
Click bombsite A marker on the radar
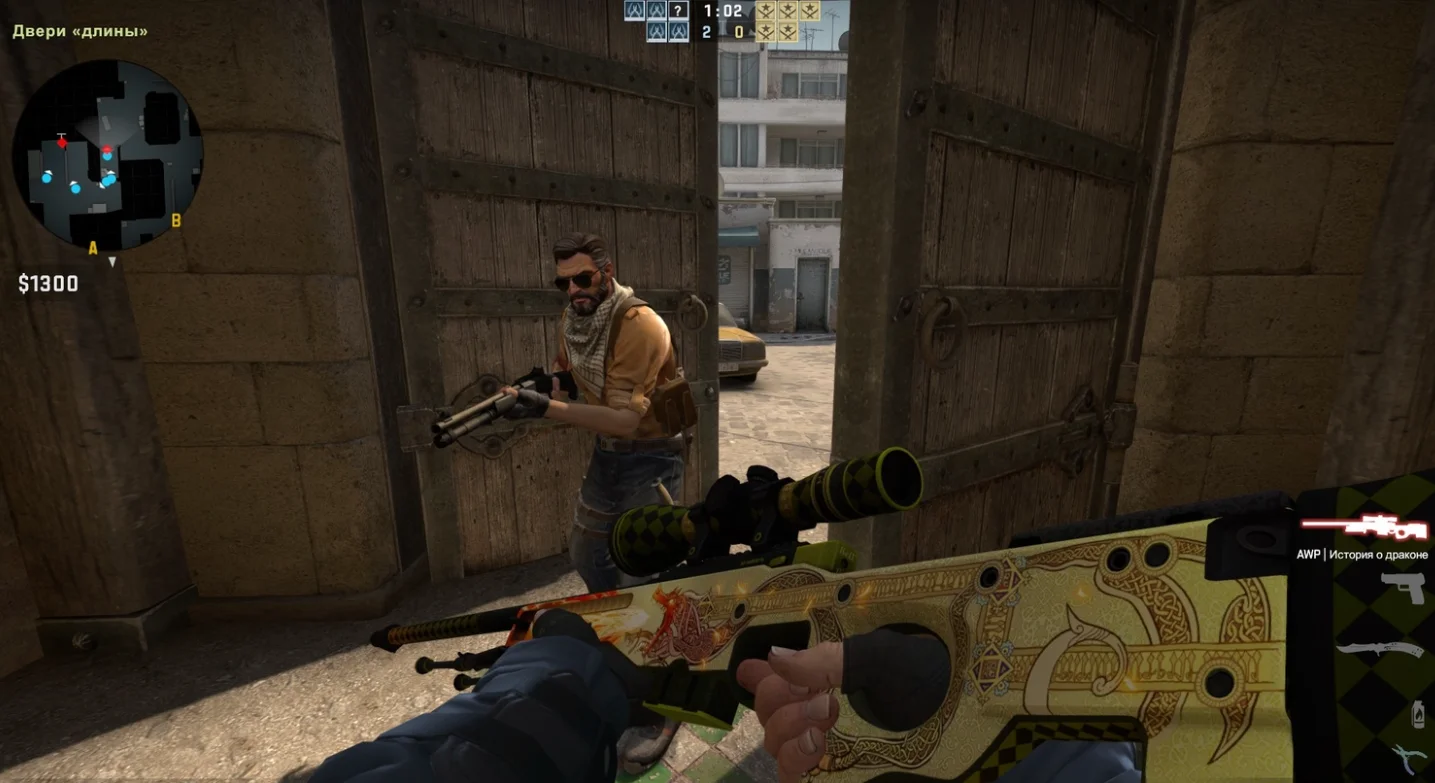coord(93,247)
